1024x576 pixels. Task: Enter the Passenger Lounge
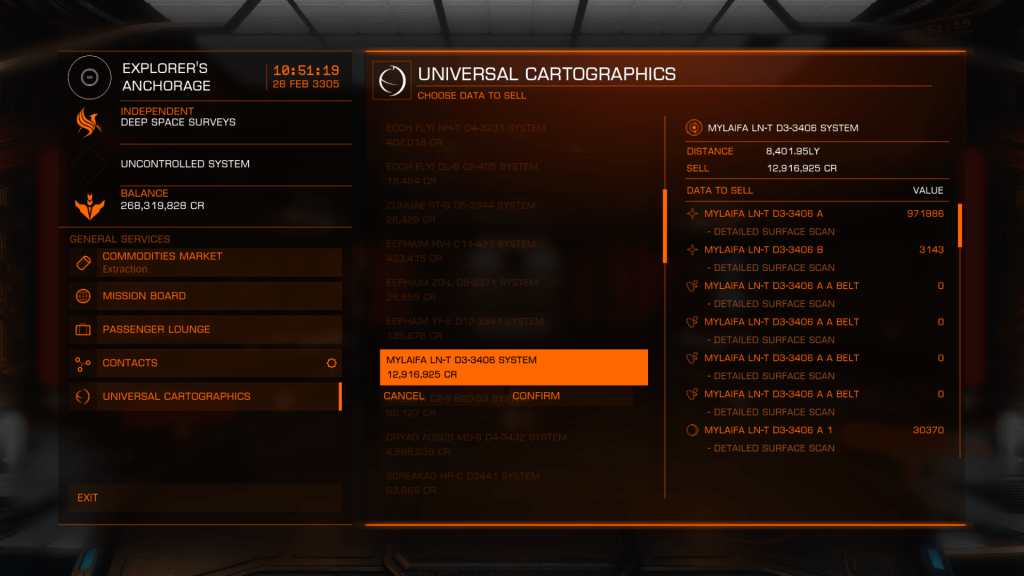point(205,329)
